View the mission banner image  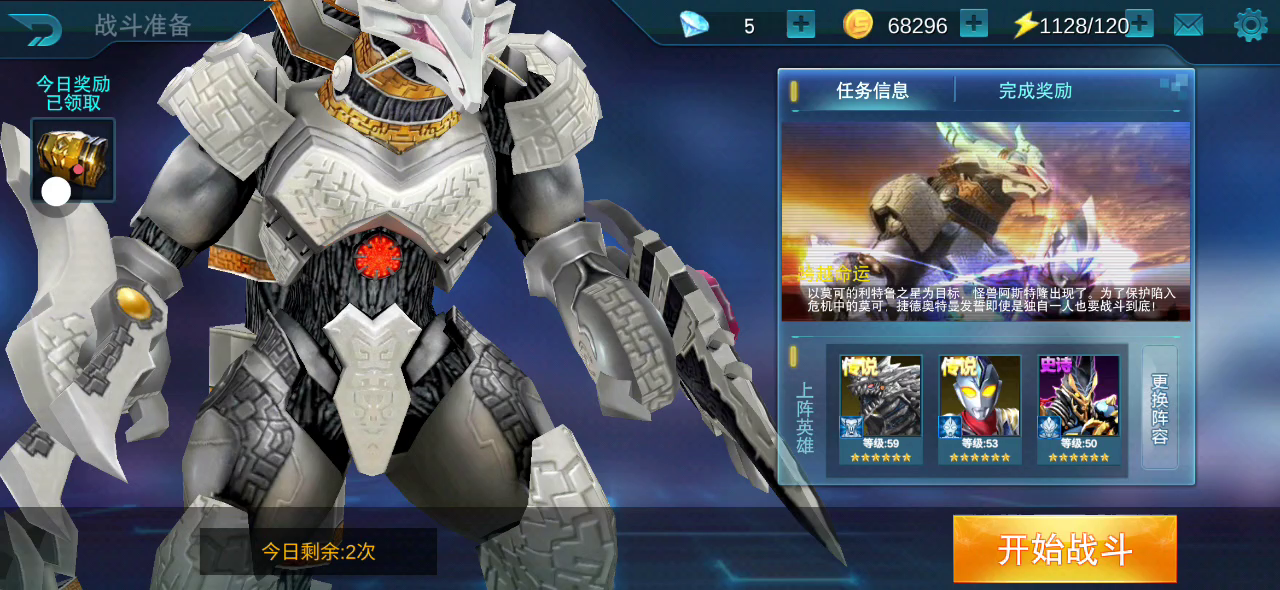click(985, 221)
